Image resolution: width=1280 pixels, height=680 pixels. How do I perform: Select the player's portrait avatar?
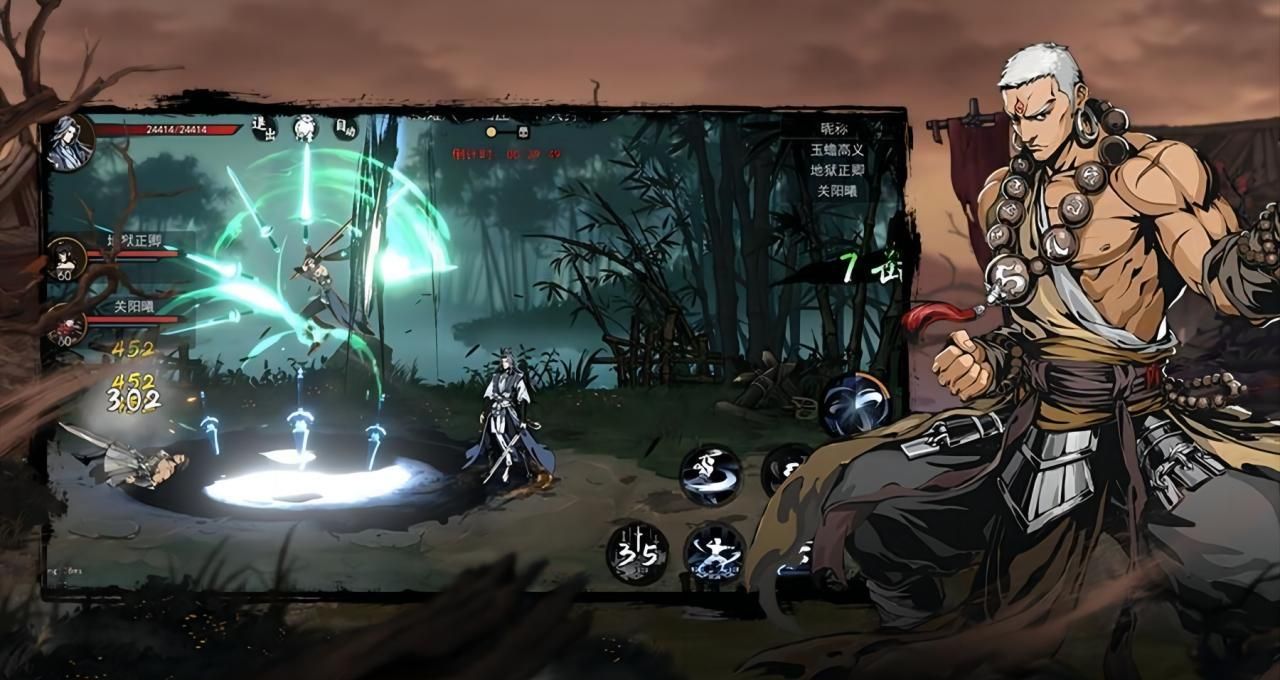coord(70,140)
